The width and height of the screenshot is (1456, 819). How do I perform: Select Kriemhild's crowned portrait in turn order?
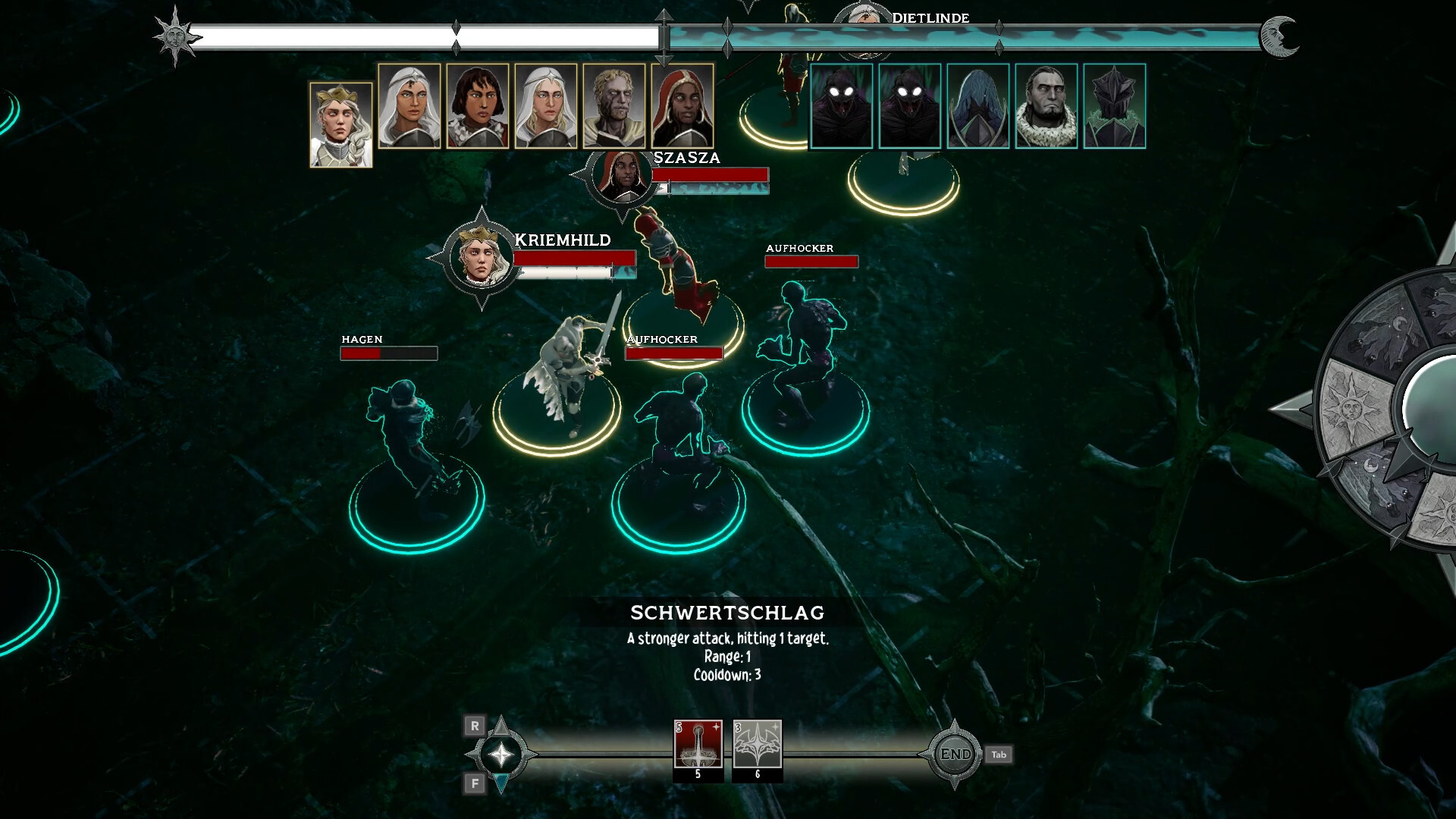(340, 124)
